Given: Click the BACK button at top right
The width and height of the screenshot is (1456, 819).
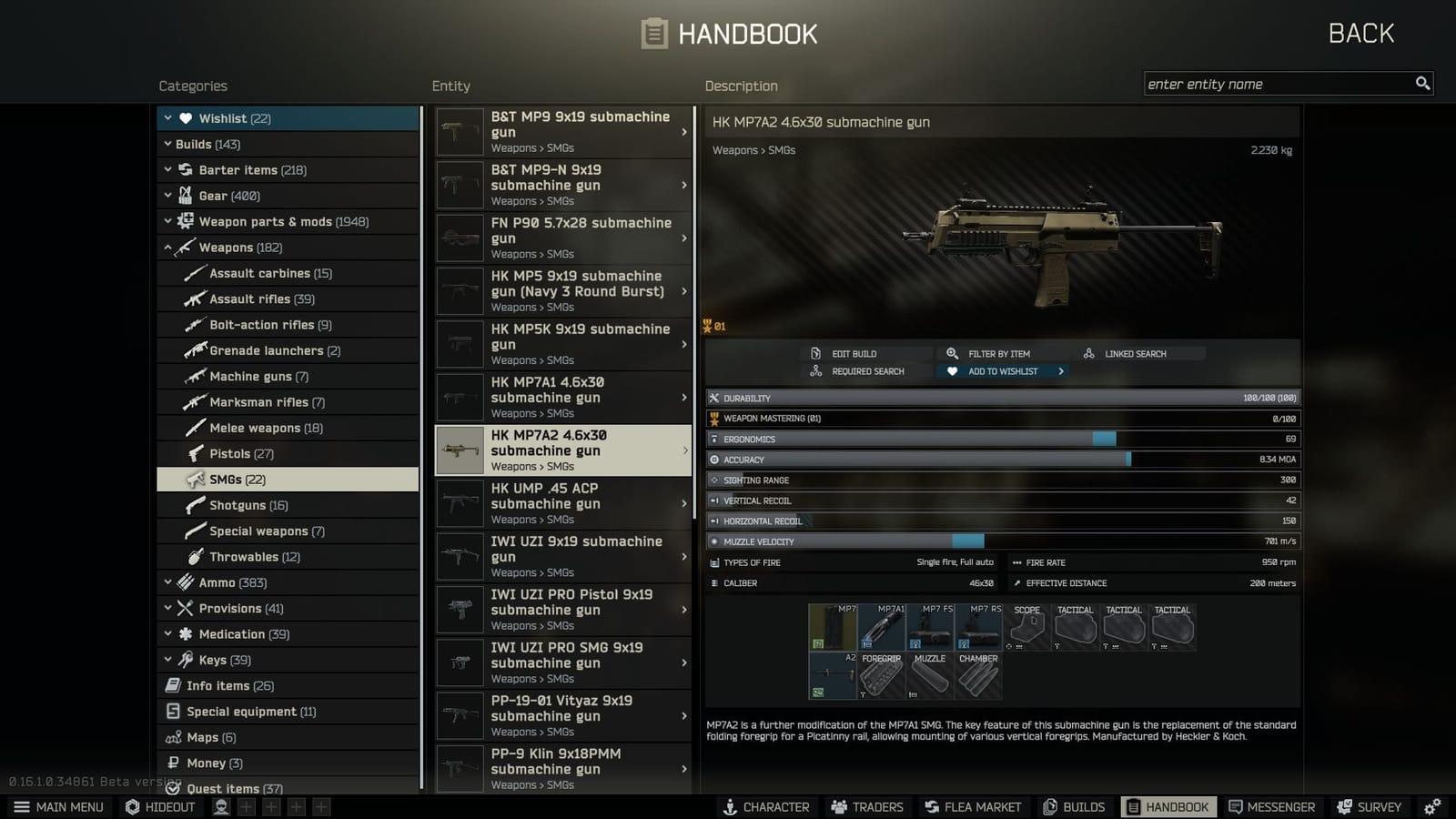Looking at the screenshot, I should pos(1360,33).
